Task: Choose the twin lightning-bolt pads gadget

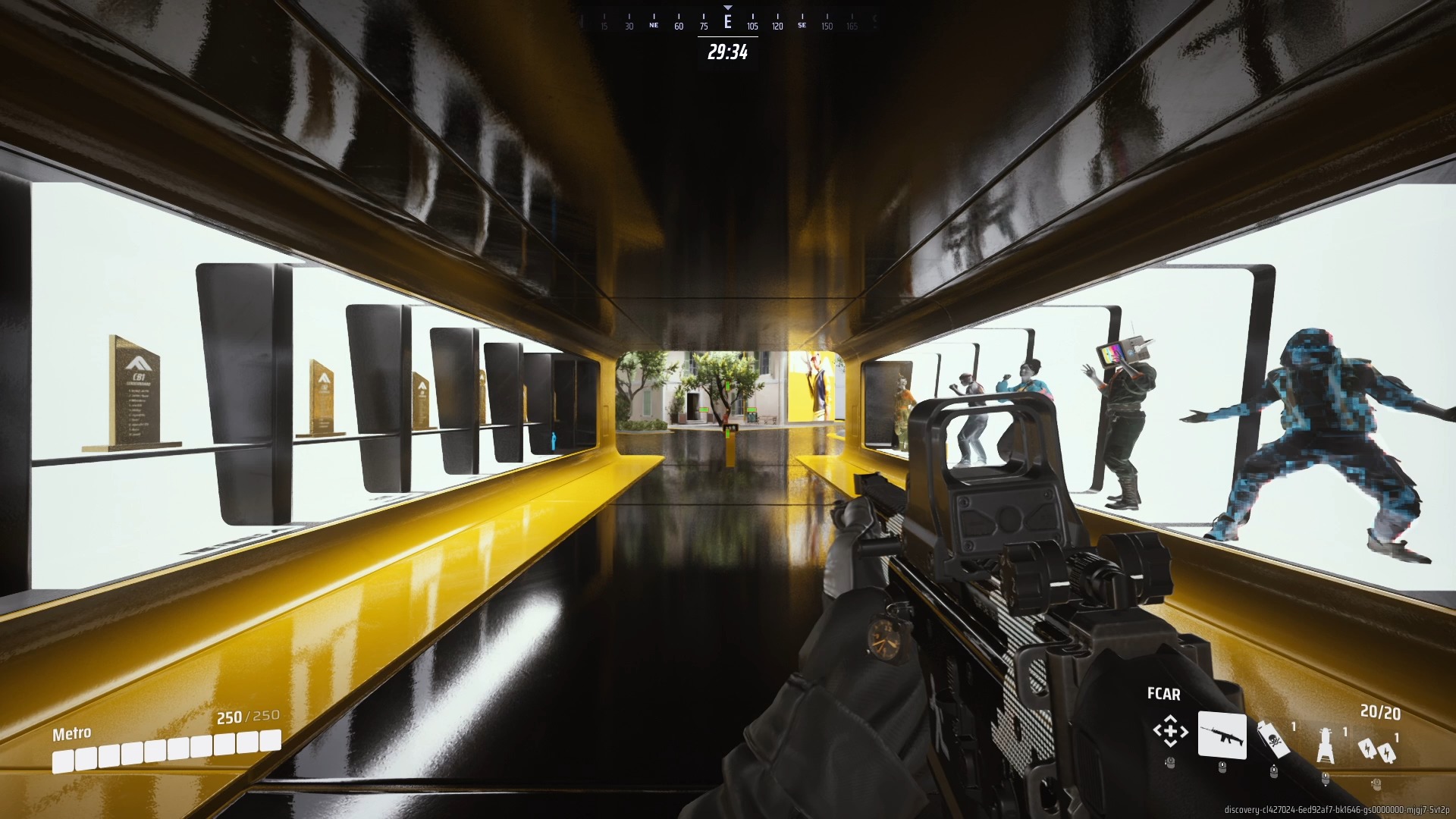Action: pyautogui.click(x=1376, y=750)
